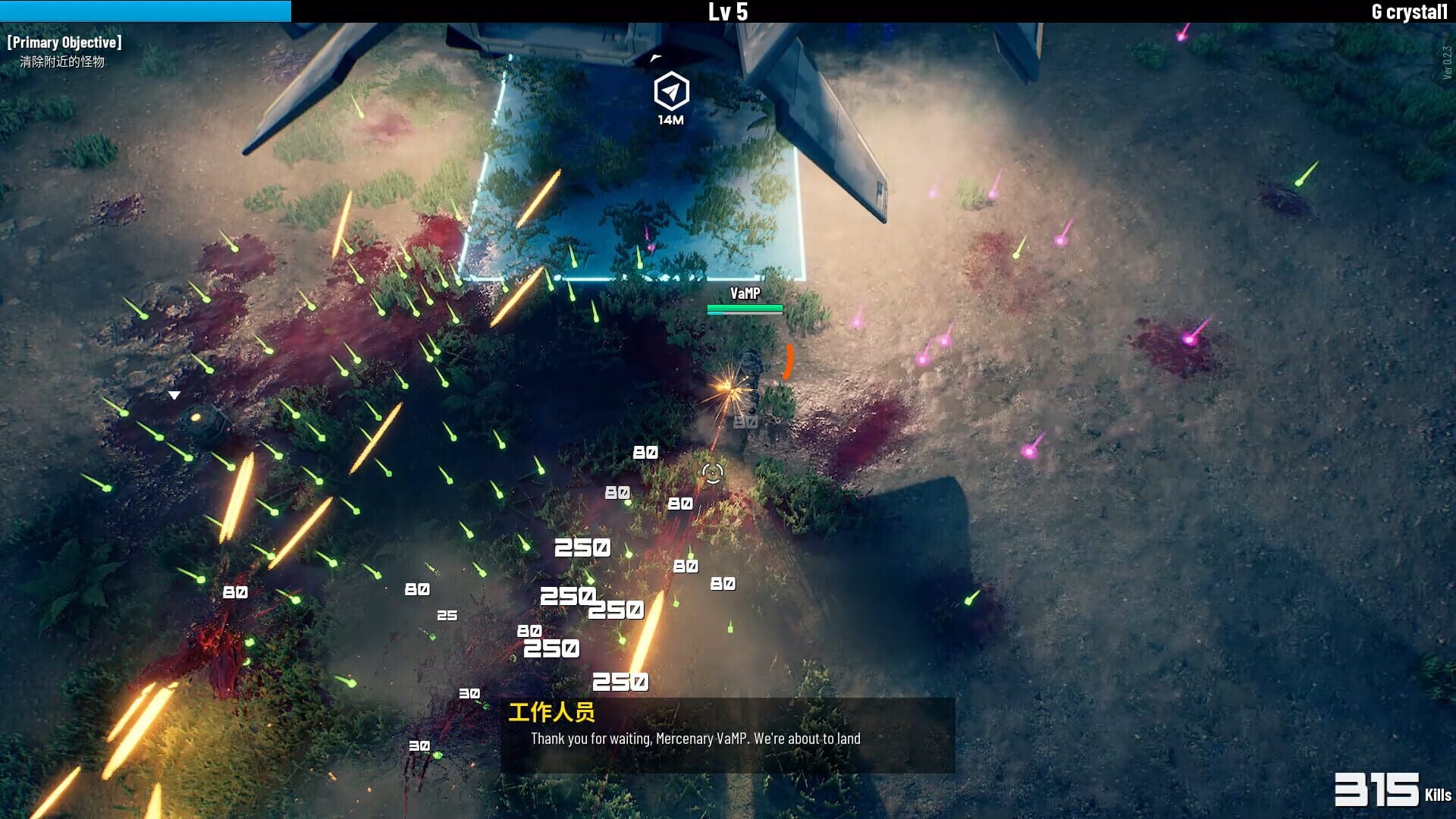Dismiss the 'Thank you for waiting' dialogue text
Image resolution: width=1456 pixels, height=819 pixels.
point(696,739)
